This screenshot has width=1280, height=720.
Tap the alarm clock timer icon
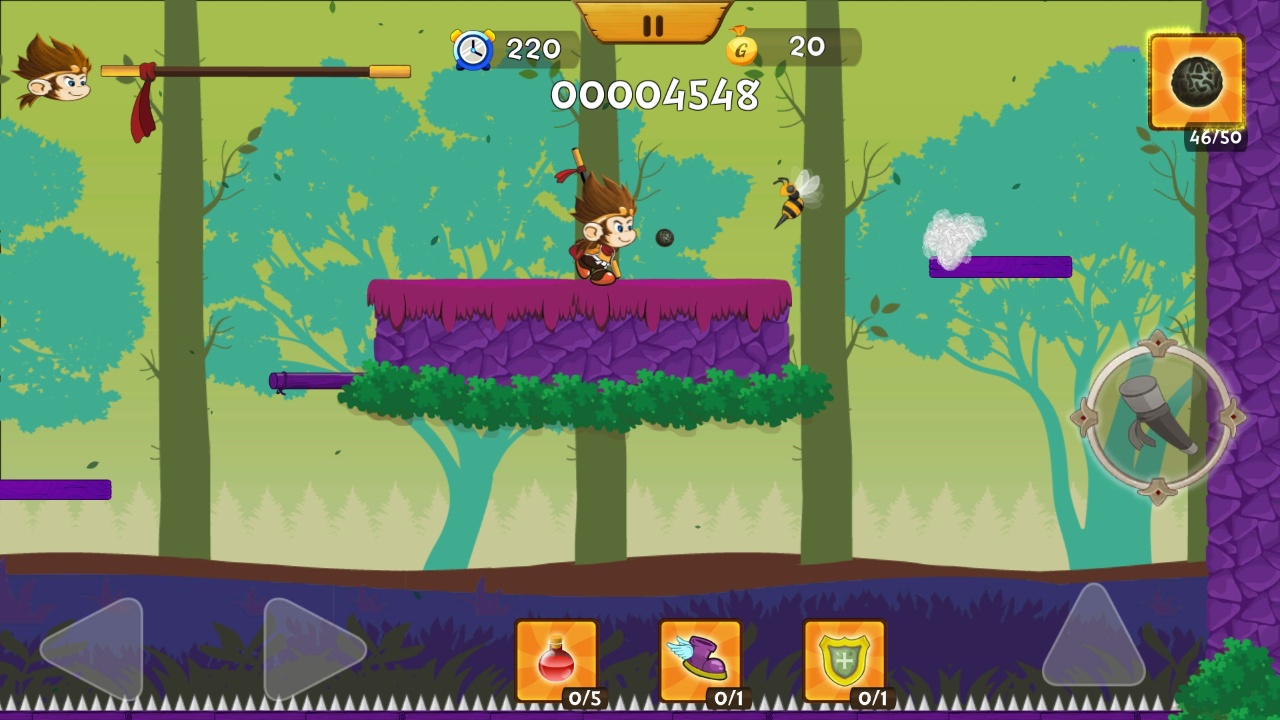[474, 46]
